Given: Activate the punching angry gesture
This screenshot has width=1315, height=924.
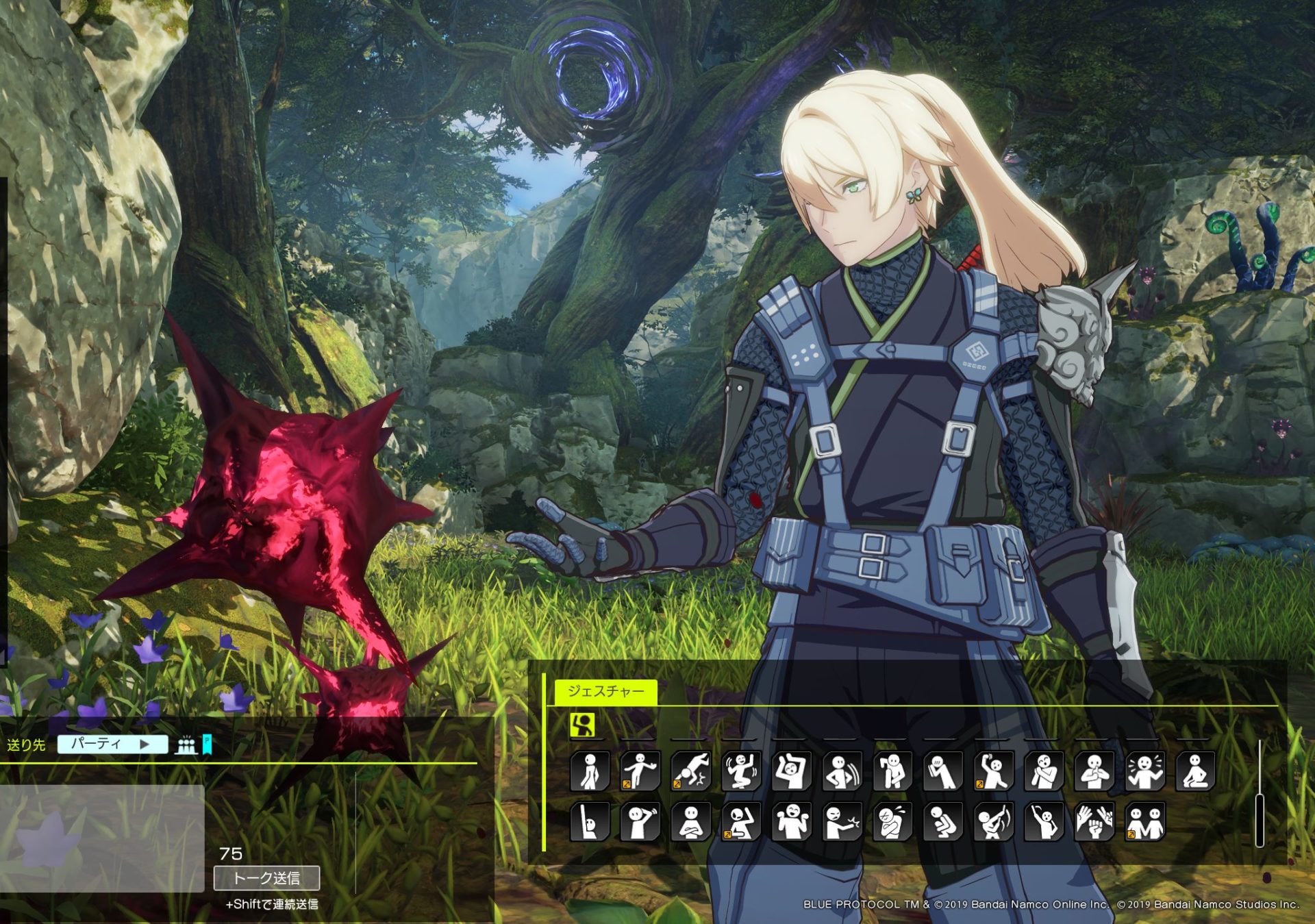Looking at the screenshot, I should point(842,822).
